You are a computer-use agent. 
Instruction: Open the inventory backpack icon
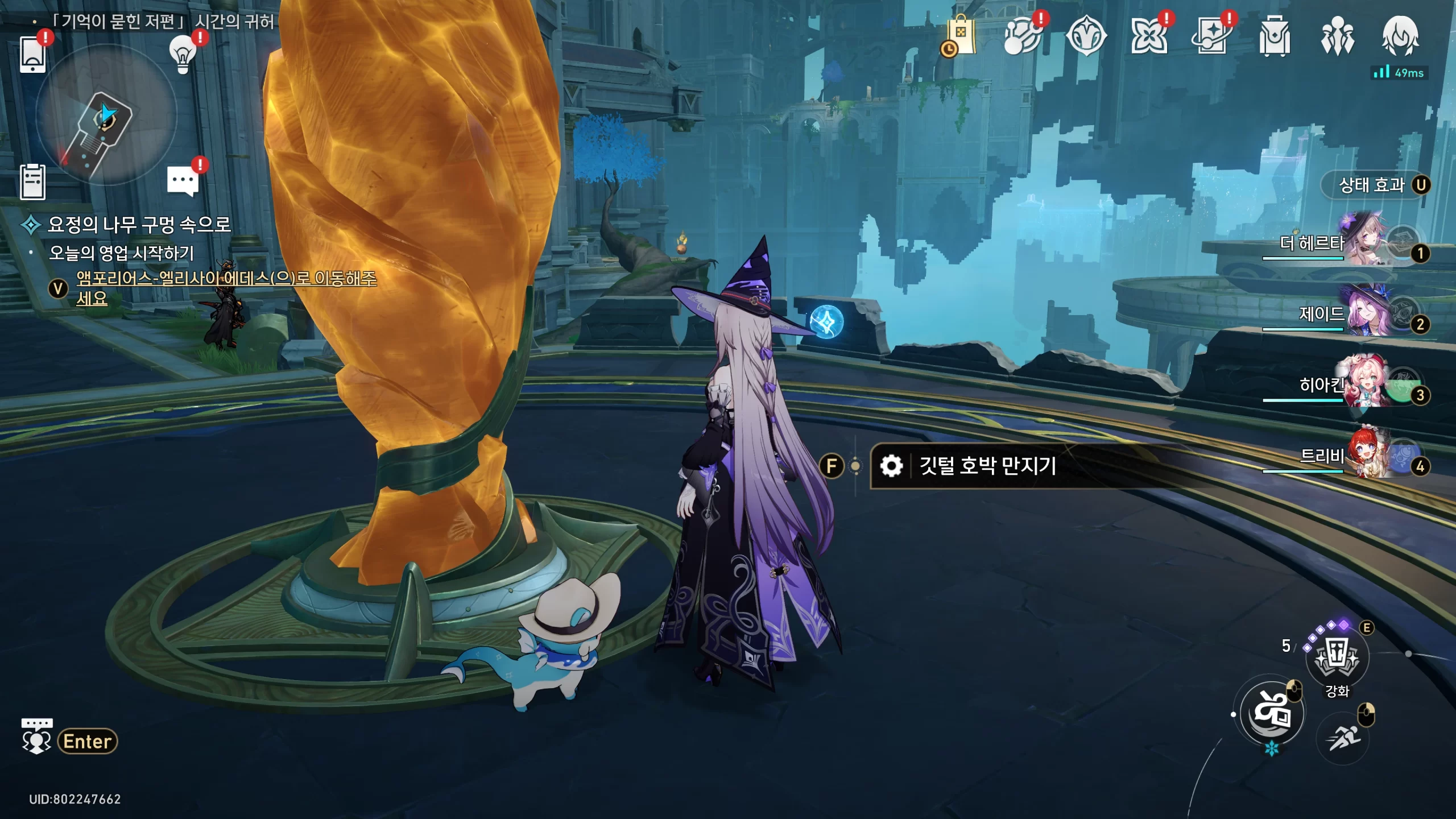coord(1274,36)
